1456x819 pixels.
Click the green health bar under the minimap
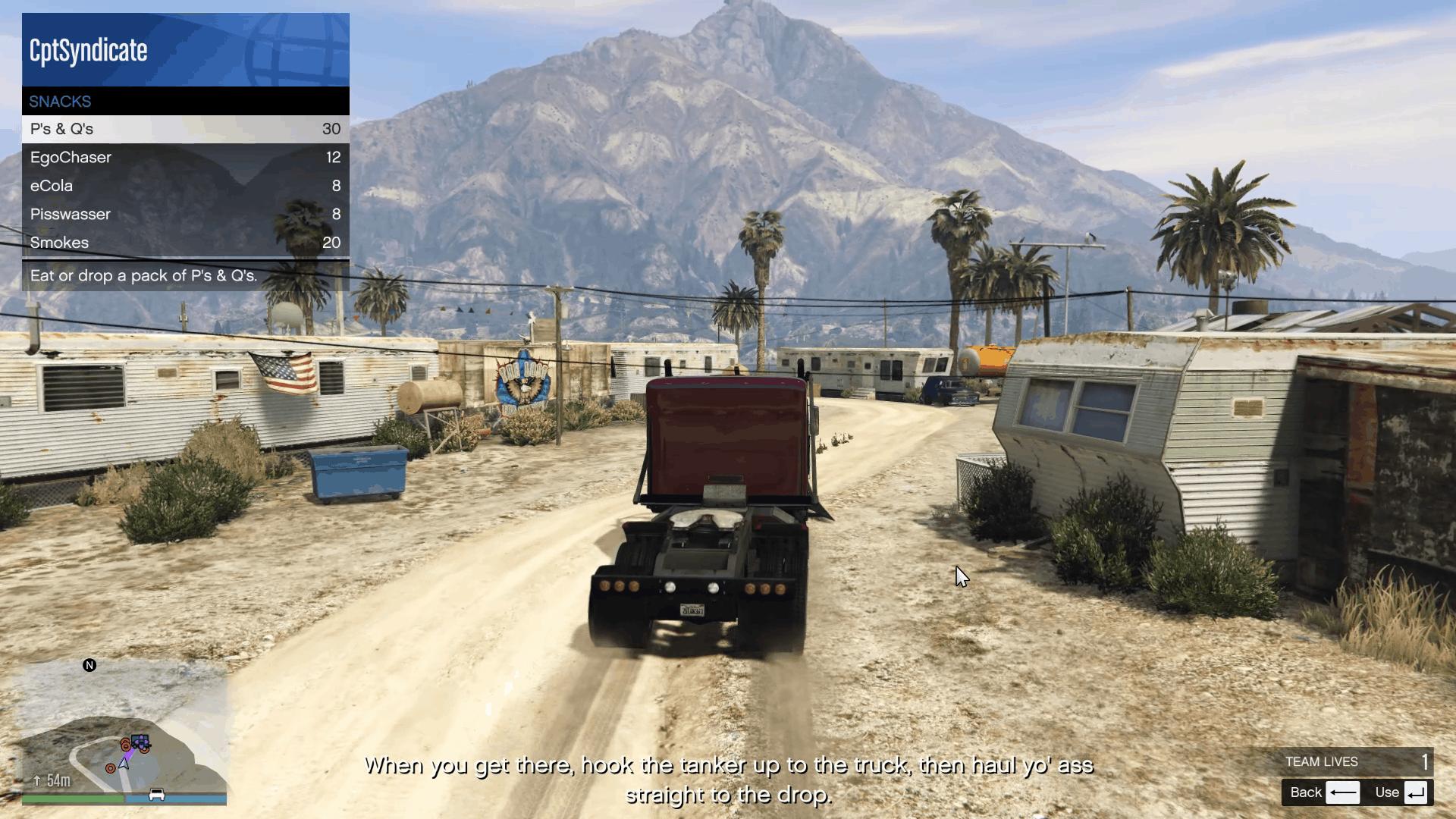click(70, 798)
